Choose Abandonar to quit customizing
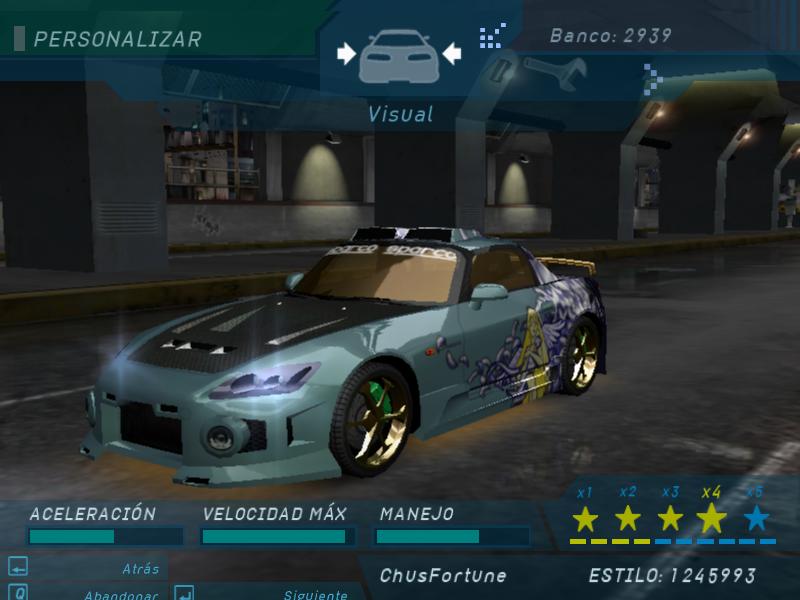This screenshot has width=800, height=600. coord(120,593)
